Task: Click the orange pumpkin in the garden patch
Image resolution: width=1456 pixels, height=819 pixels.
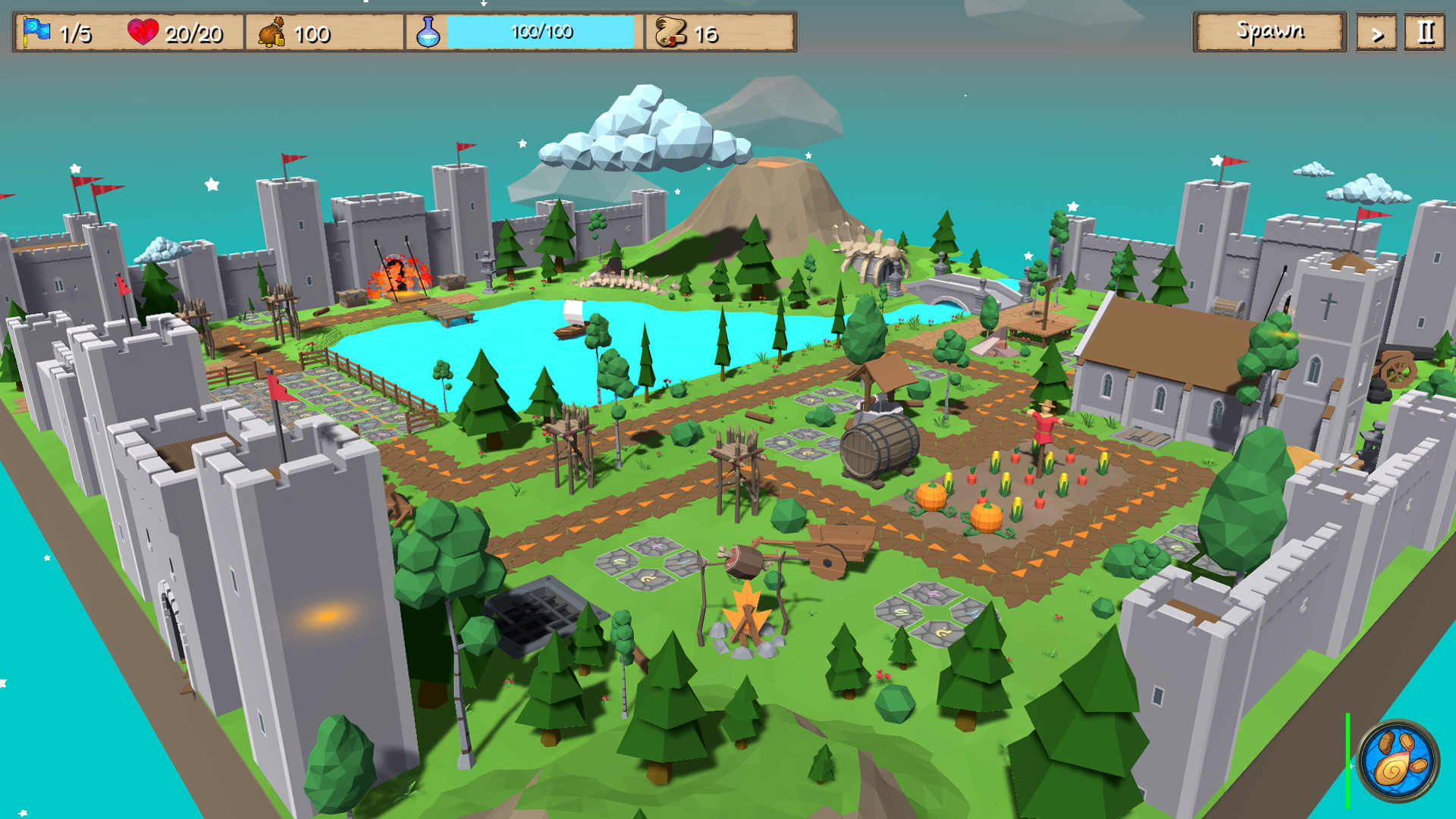Action: [x=932, y=494]
